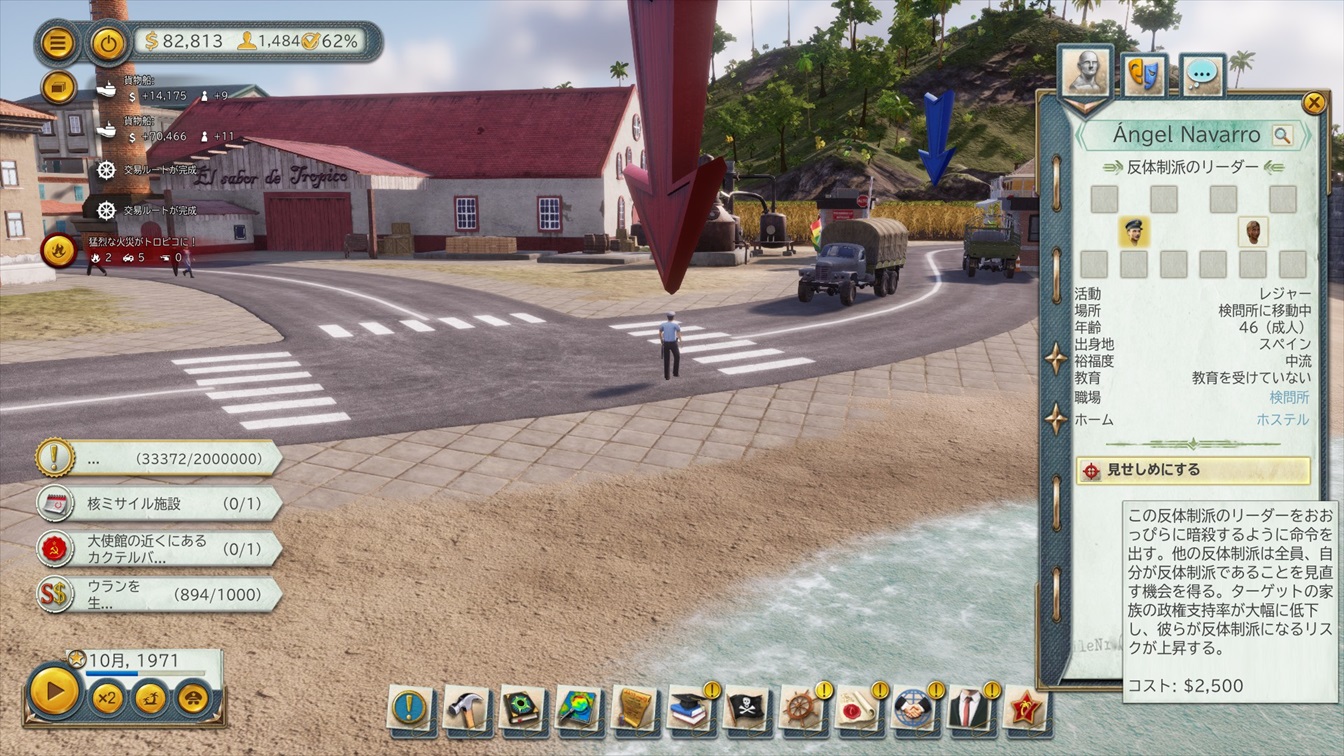Open the pirate flag raids menu
The image size is (1344, 756).
coord(745,708)
